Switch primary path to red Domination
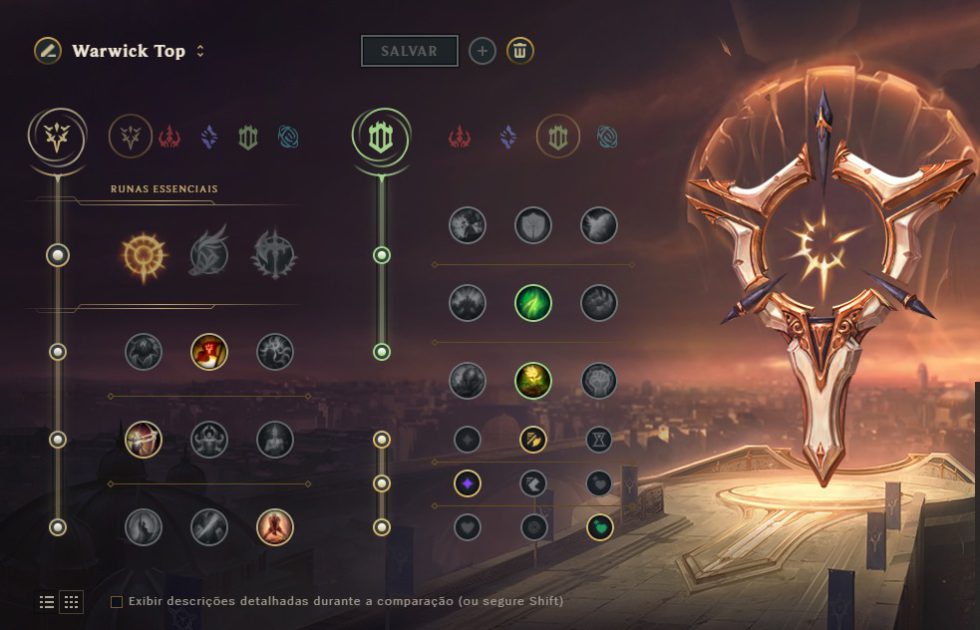 click(x=169, y=136)
